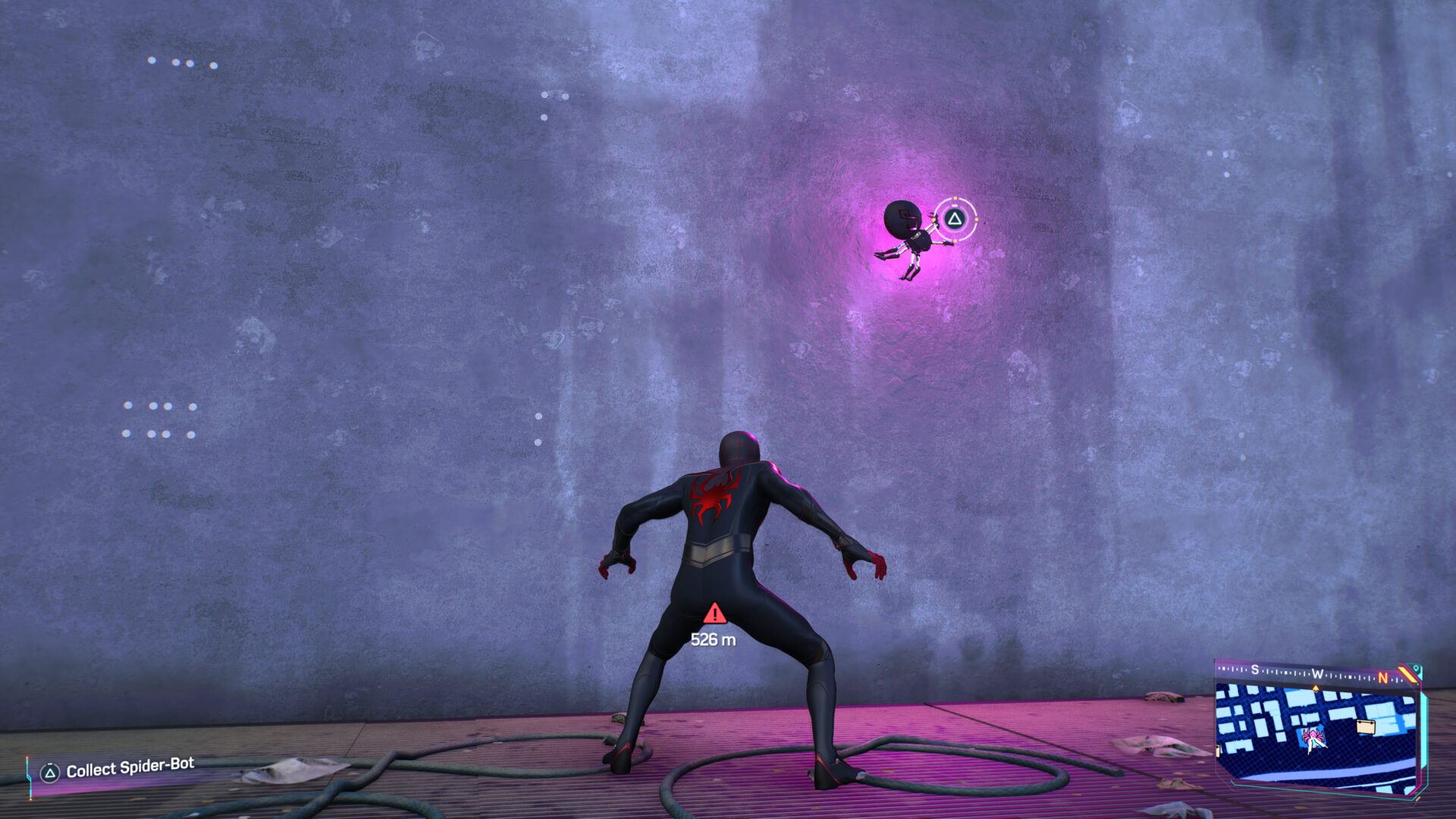Click the red N compass indicator
Viewport: 1456px width, 819px height.
point(1383,676)
